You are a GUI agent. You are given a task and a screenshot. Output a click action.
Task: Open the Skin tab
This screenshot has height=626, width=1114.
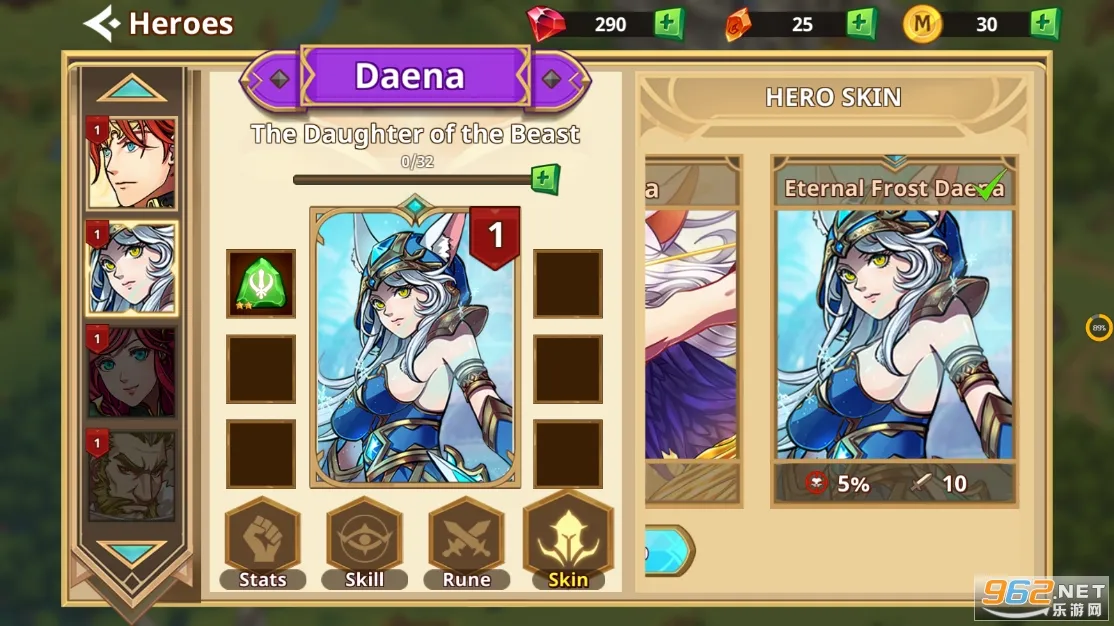pyautogui.click(x=568, y=543)
